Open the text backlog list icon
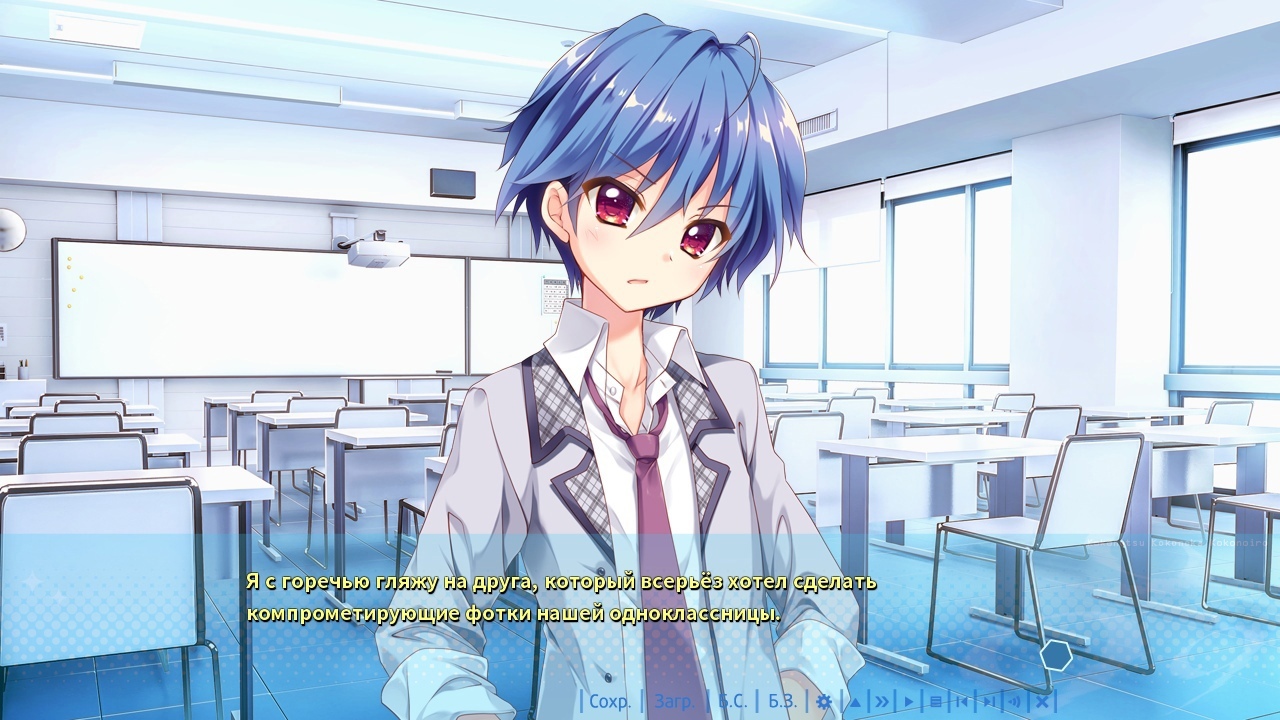This screenshot has width=1280, height=720. click(936, 701)
